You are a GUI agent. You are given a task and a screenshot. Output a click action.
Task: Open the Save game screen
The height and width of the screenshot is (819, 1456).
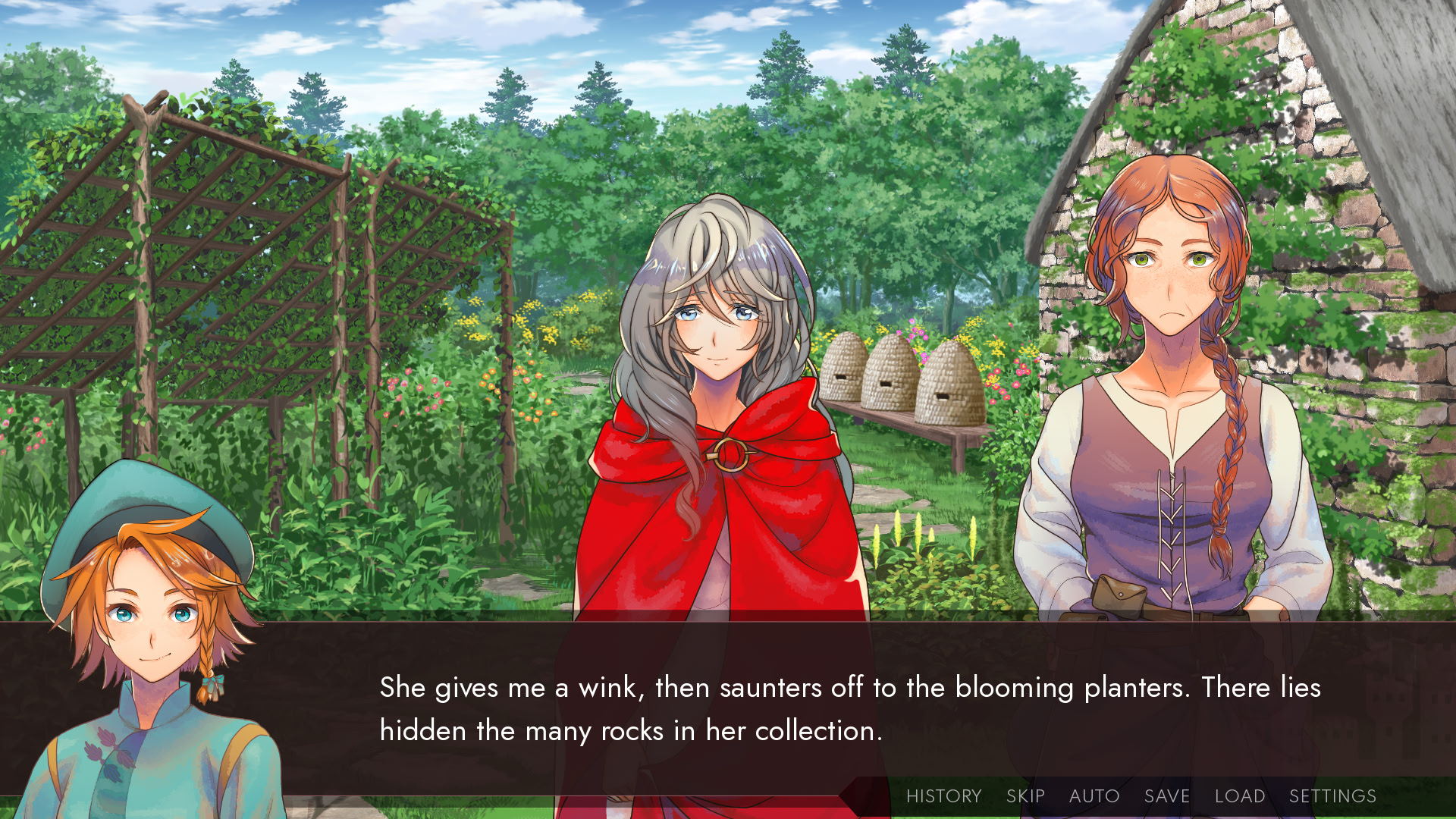tap(1166, 795)
